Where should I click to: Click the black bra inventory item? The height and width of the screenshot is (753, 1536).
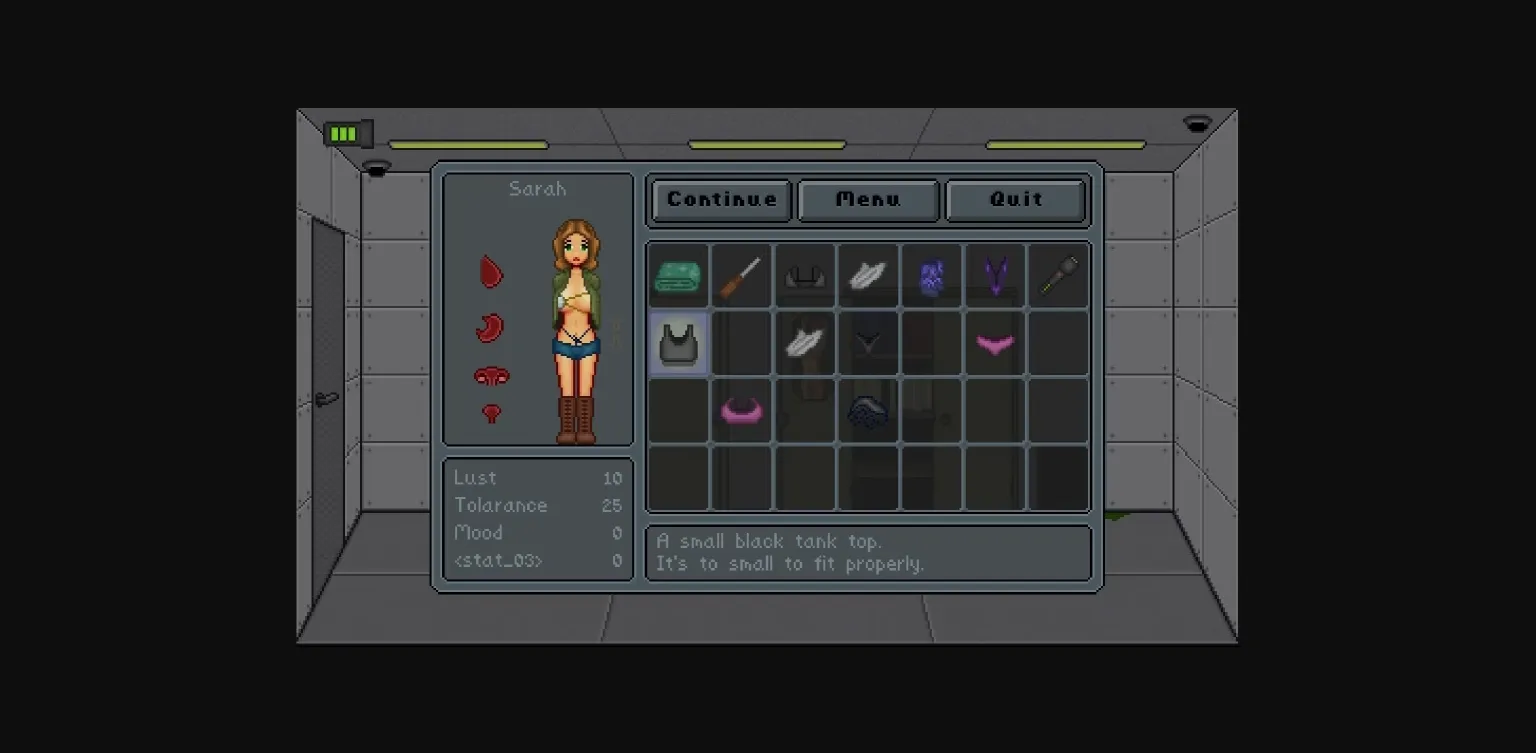[805, 276]
